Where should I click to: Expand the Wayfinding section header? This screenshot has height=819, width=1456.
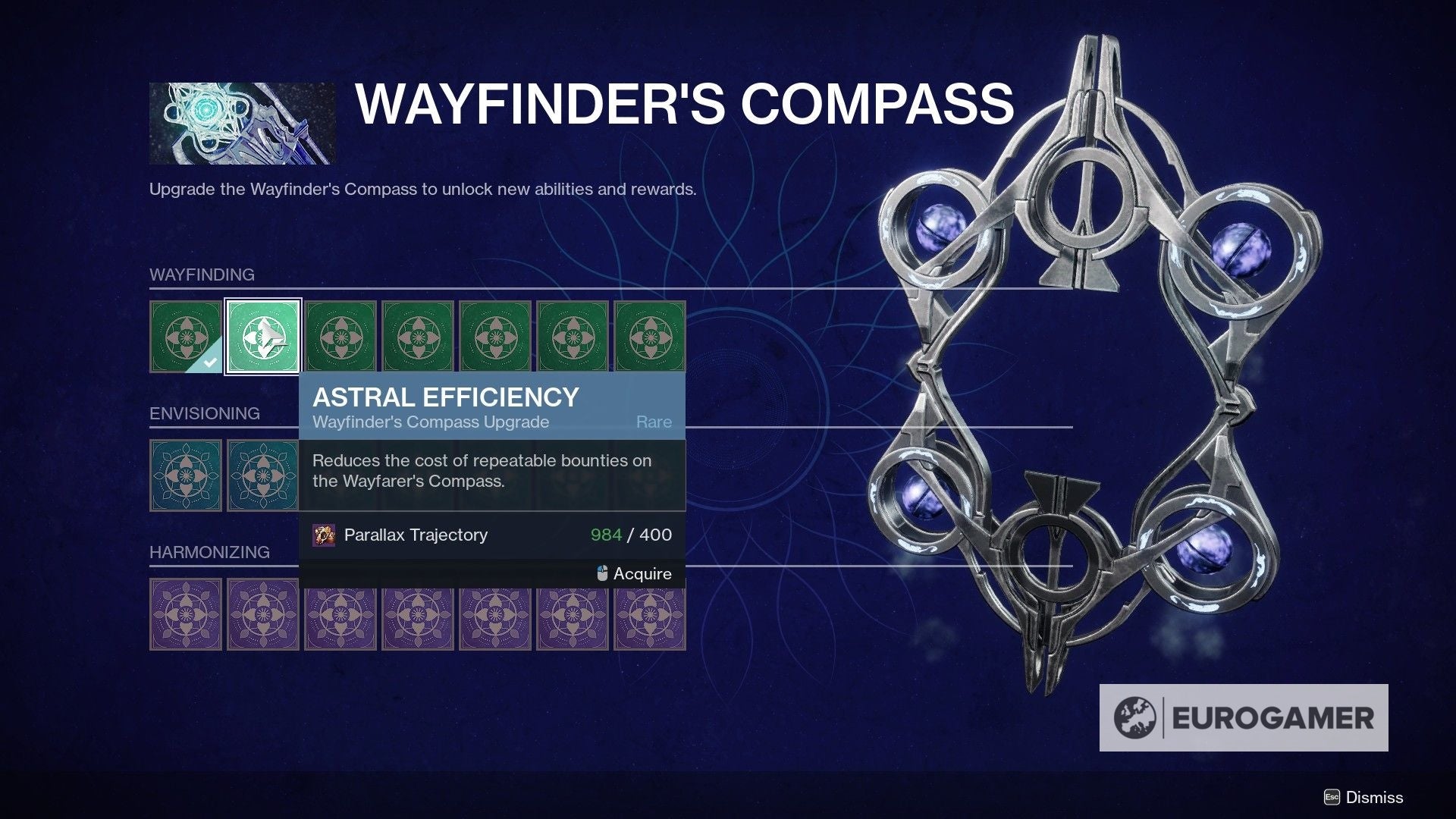point(202,275)
